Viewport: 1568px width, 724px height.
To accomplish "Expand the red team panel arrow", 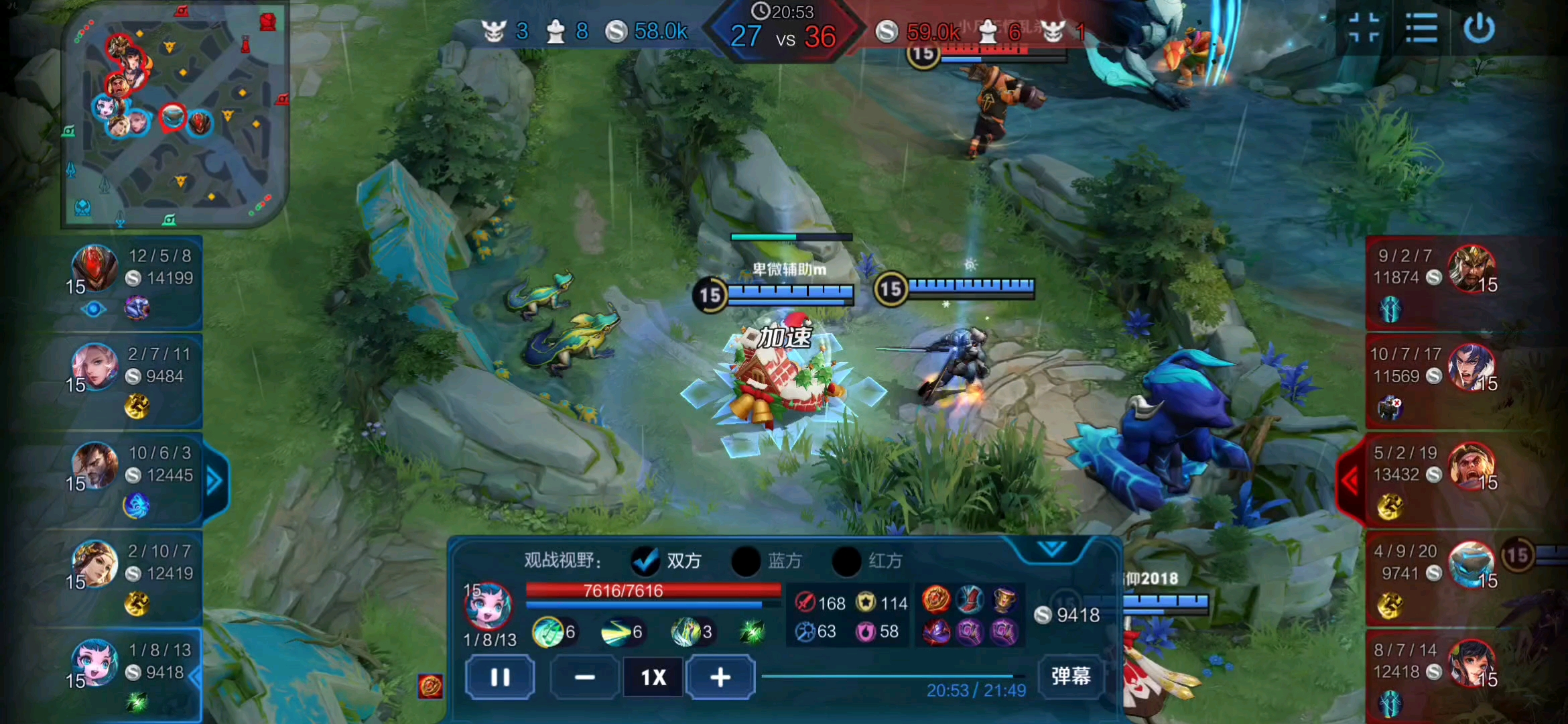I will point(1350,480).
